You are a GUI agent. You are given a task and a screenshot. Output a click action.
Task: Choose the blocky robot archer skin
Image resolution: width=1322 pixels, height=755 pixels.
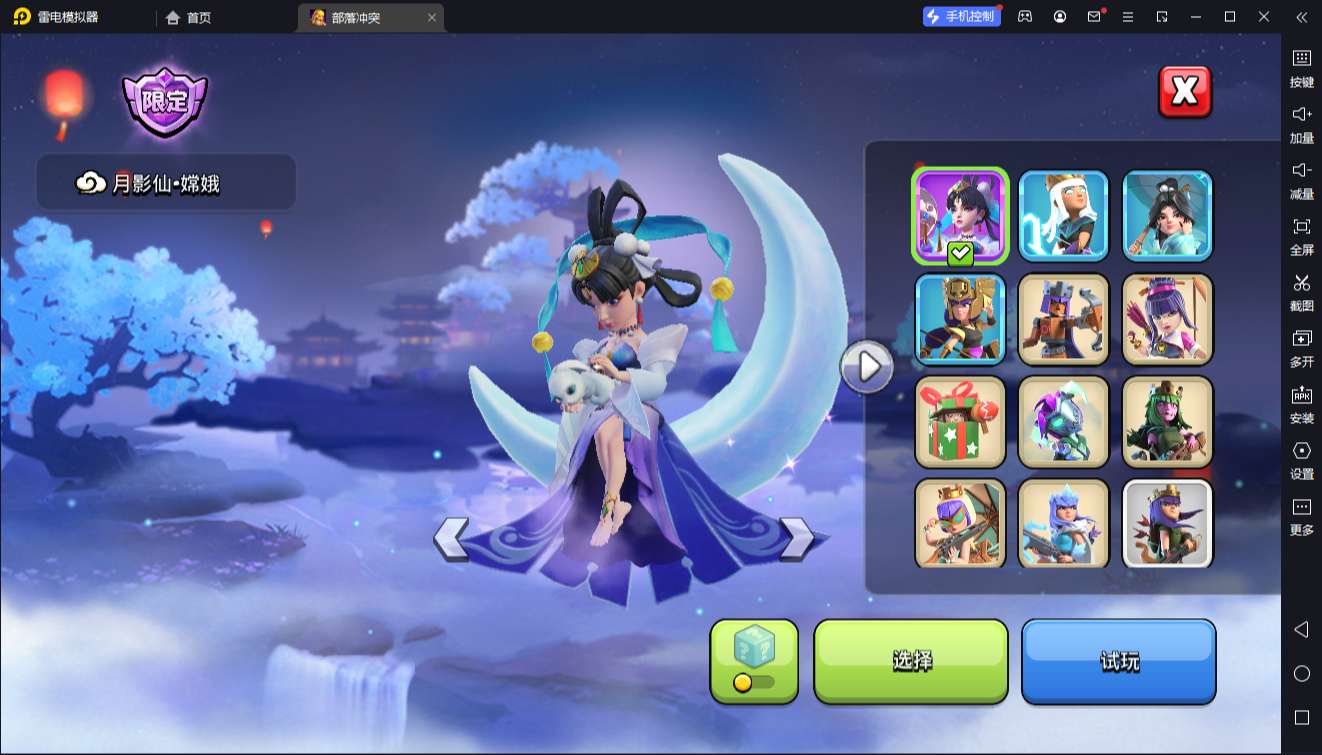click(1064, 319)
